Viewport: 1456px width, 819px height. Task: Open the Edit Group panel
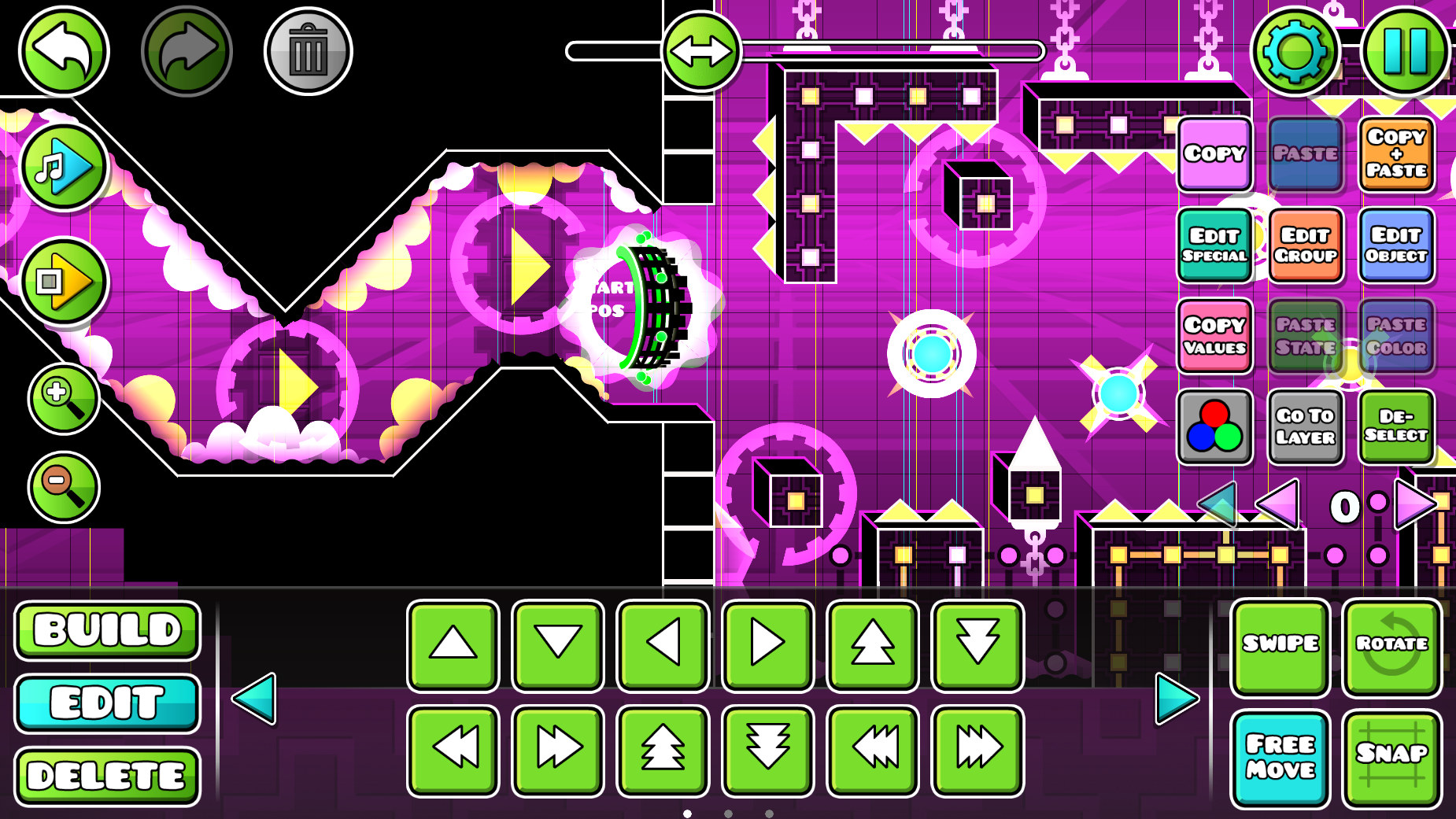click(x=1306, y=245)
